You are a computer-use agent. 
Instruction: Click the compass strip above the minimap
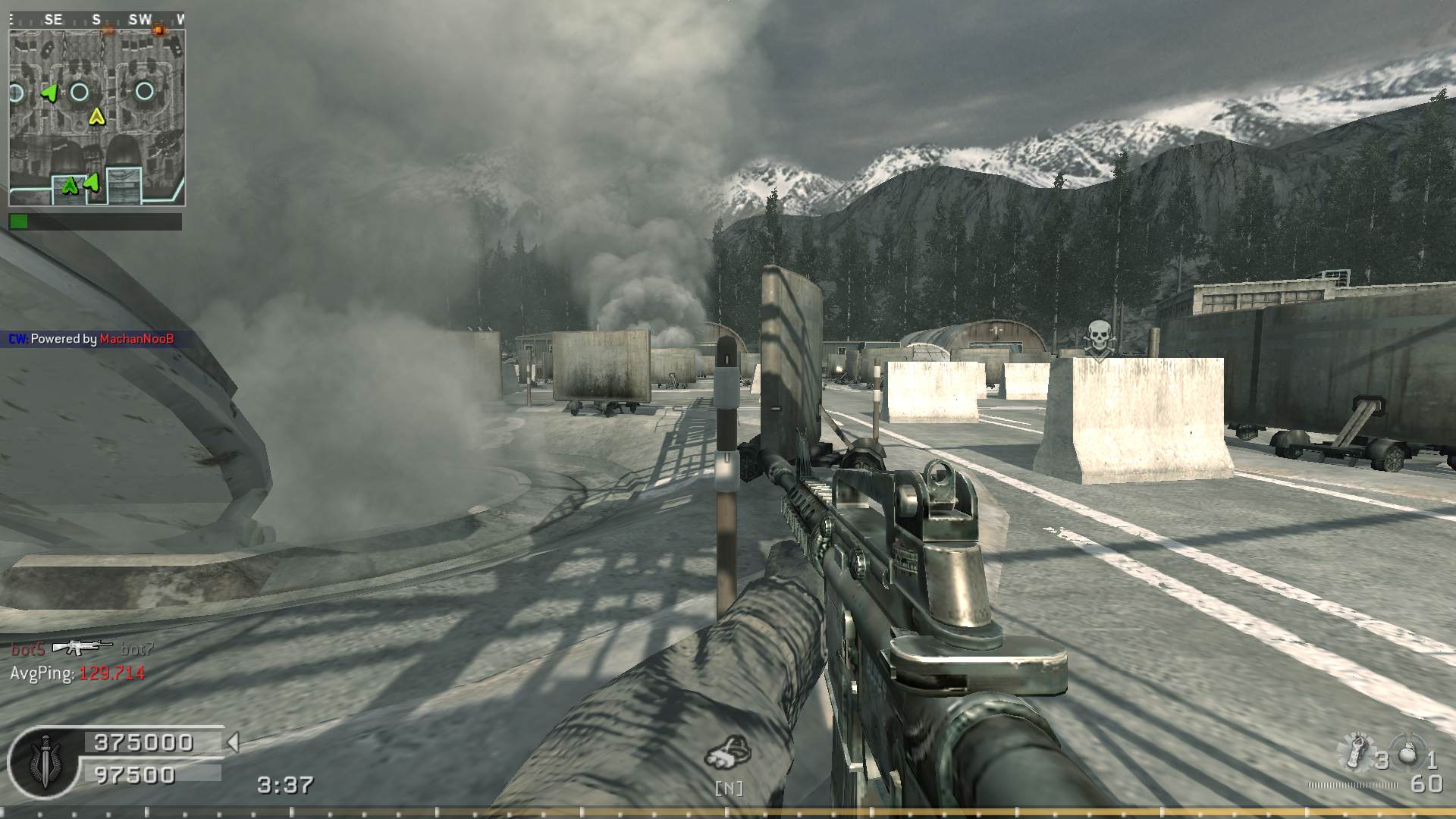[x=97, y=20]
